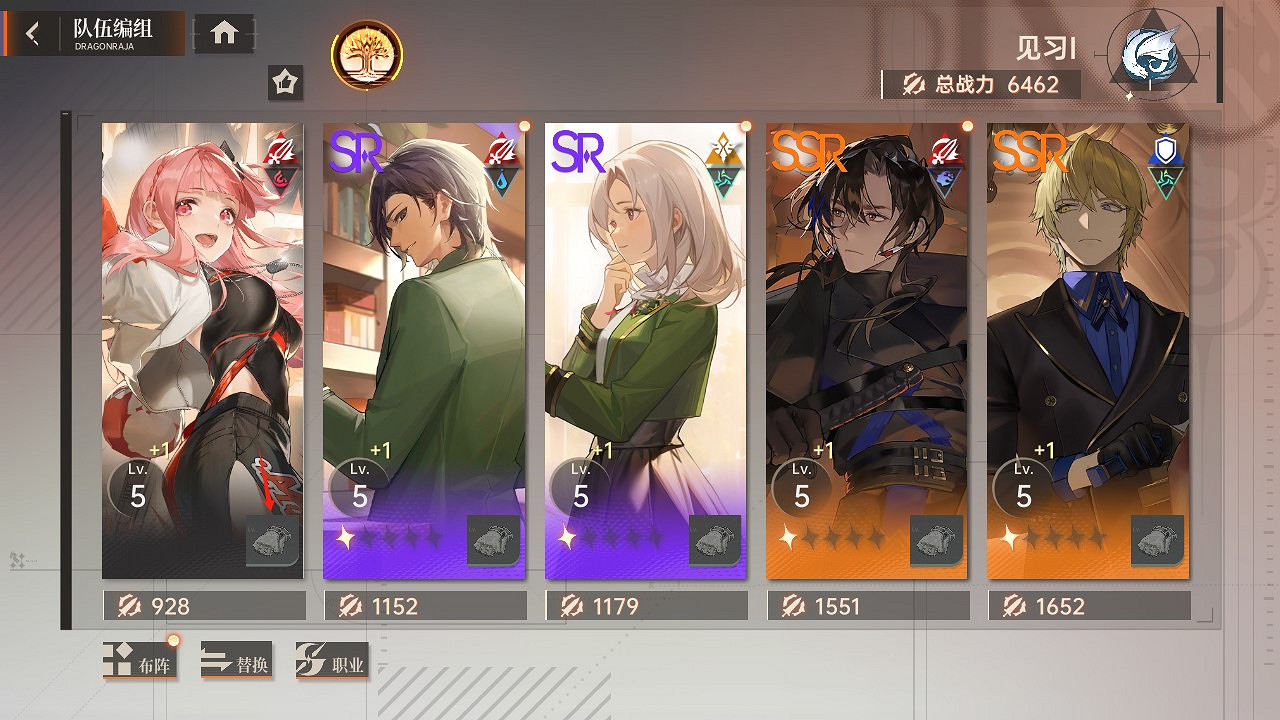
Task: Click the home icon in the header
Action: pos(222,32)
